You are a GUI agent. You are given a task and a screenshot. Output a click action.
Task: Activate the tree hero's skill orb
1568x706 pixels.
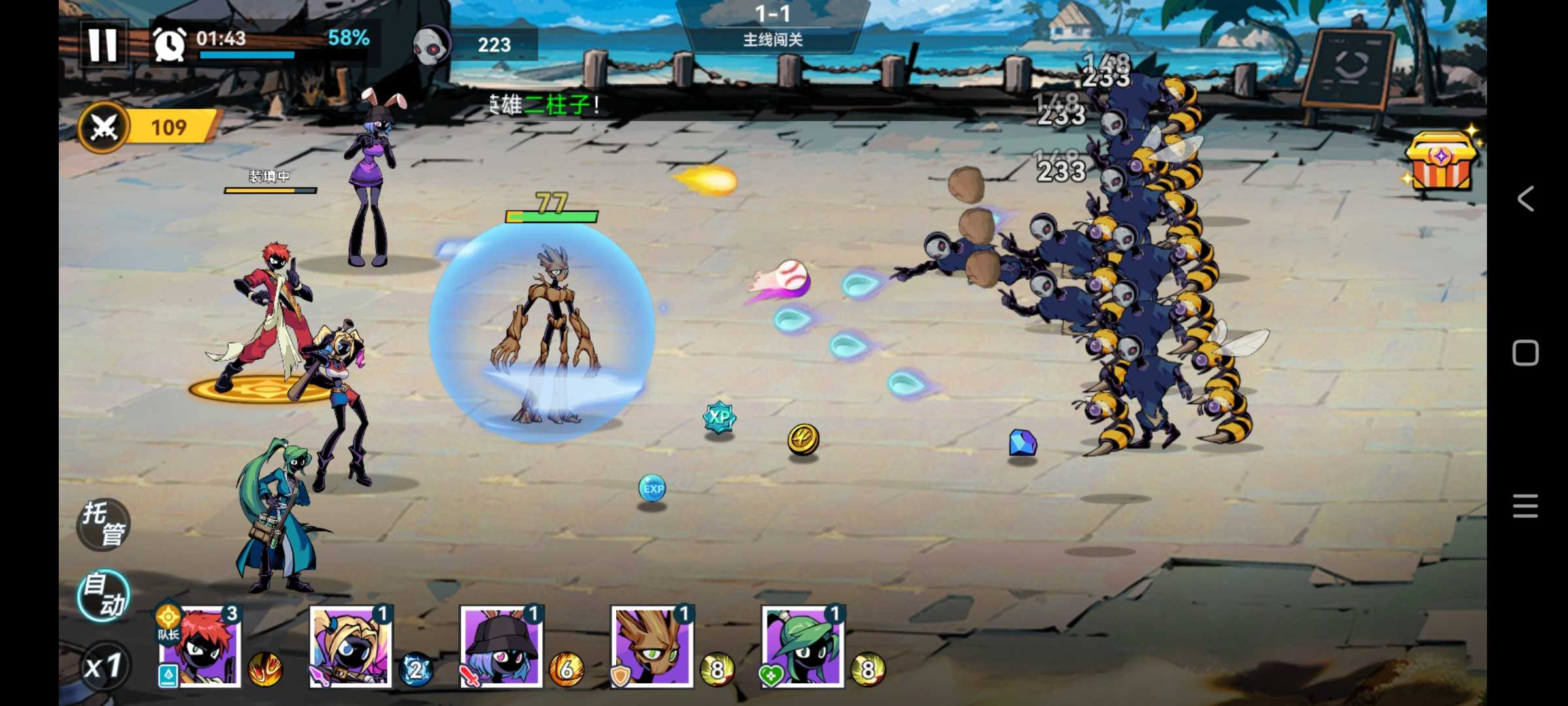point(717,669)
